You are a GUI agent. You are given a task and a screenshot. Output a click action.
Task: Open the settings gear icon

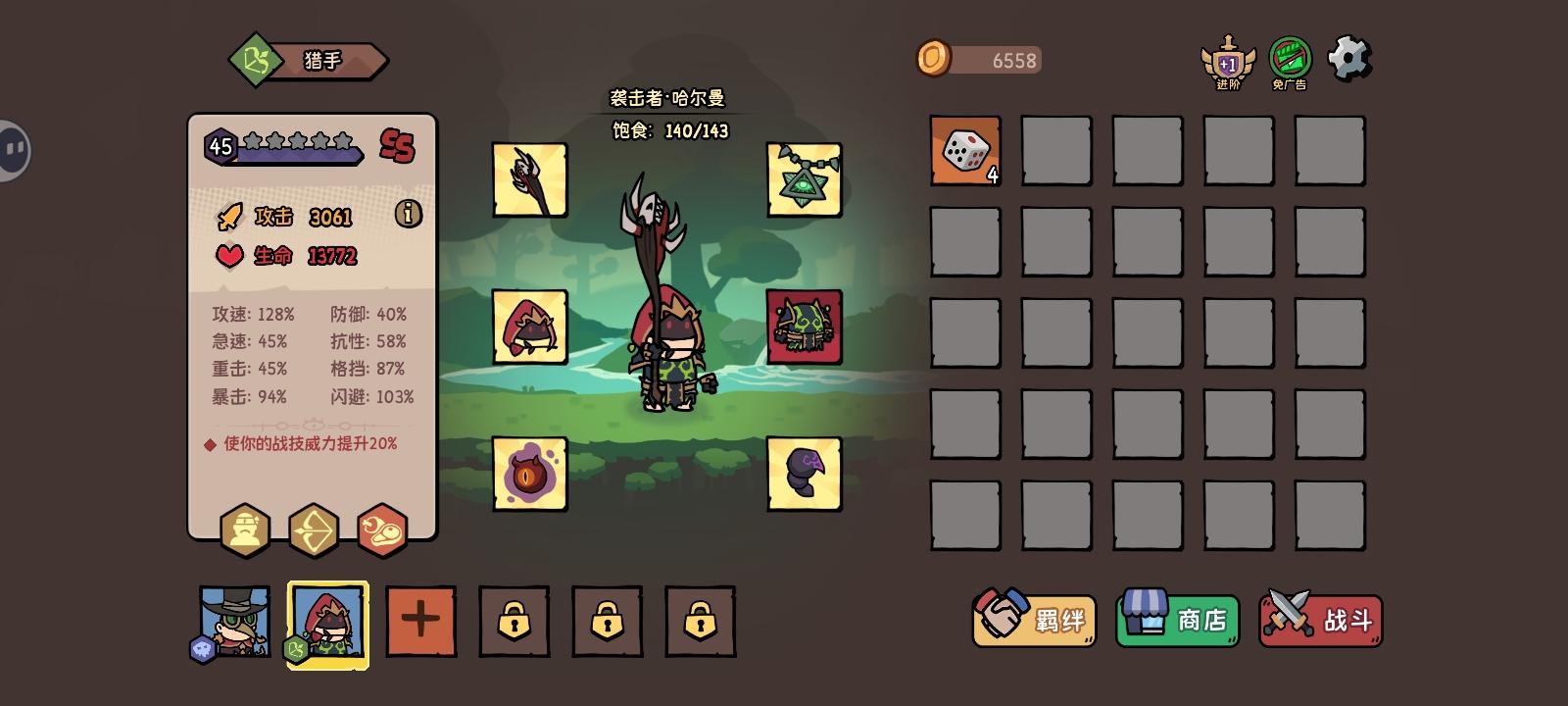pos(1349,58)
